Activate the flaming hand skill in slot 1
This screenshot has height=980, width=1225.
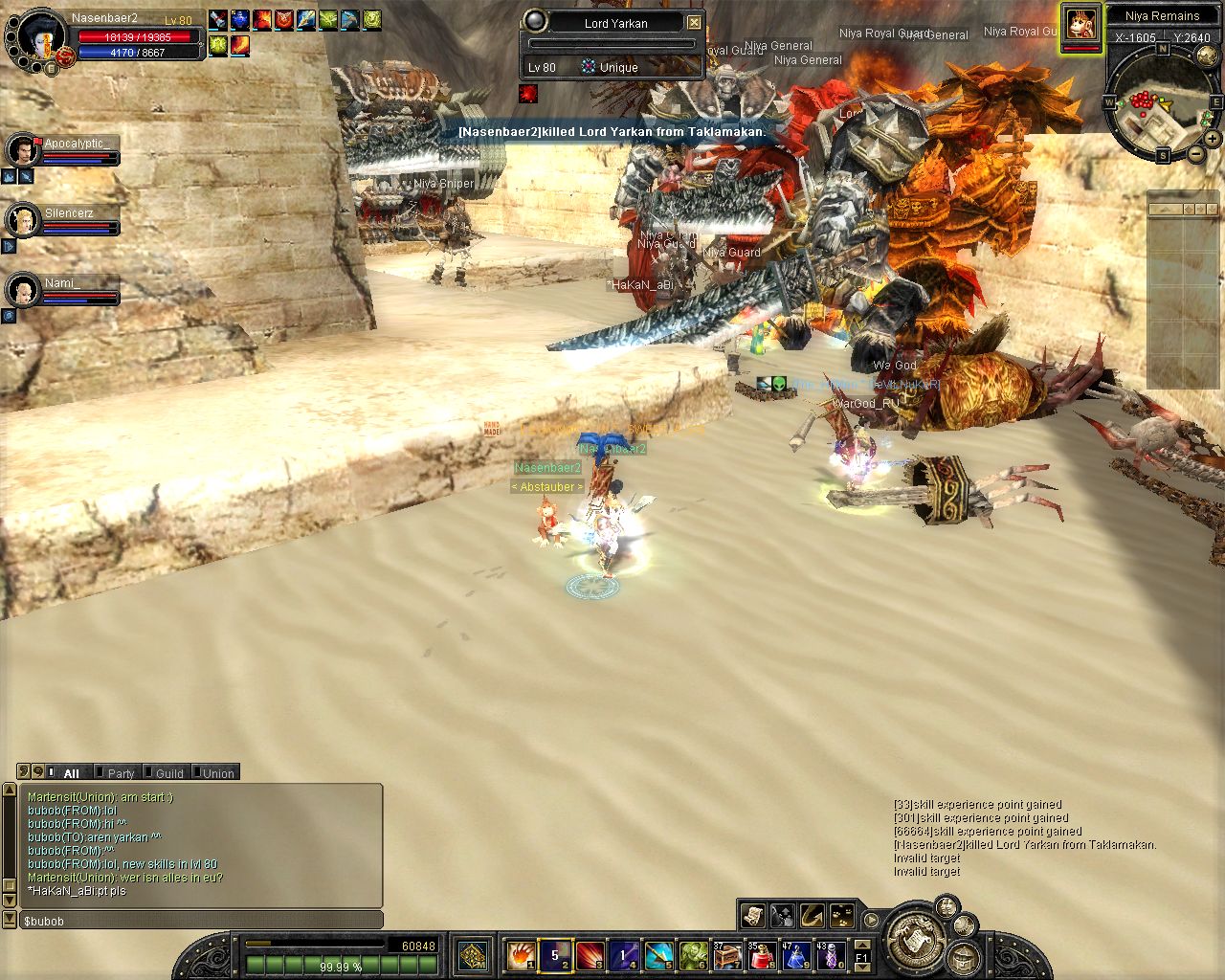click(x=520, y=954)
